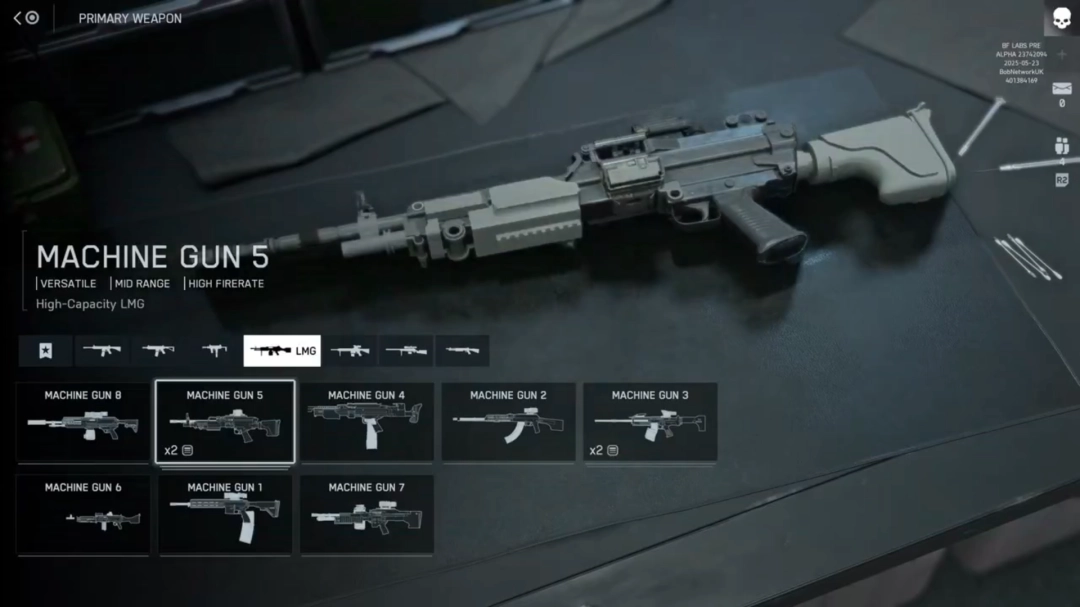Pick the Machine Gun 2 weapon
The width and height of the screenshot is (1080, 607).
click(509, 422)
